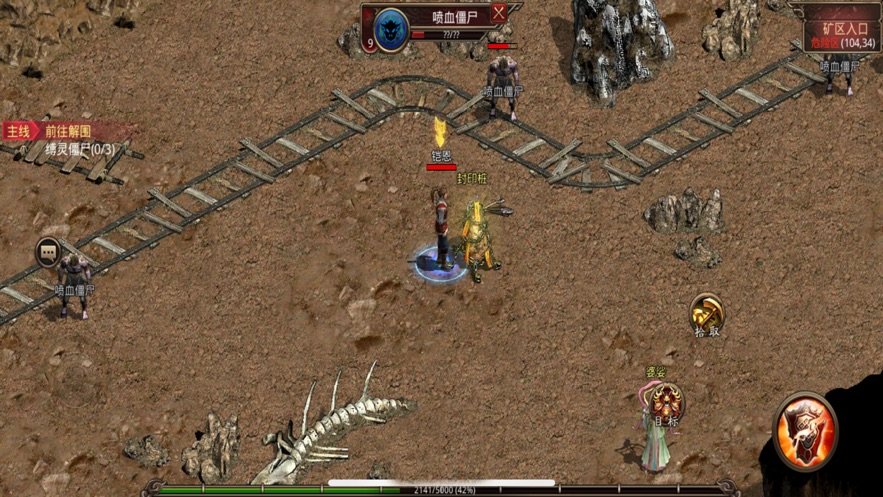Tap the 拾取 pickup button
Image resolution: width=883 pixels, height=497 pixels.
[x=707, y=313]
